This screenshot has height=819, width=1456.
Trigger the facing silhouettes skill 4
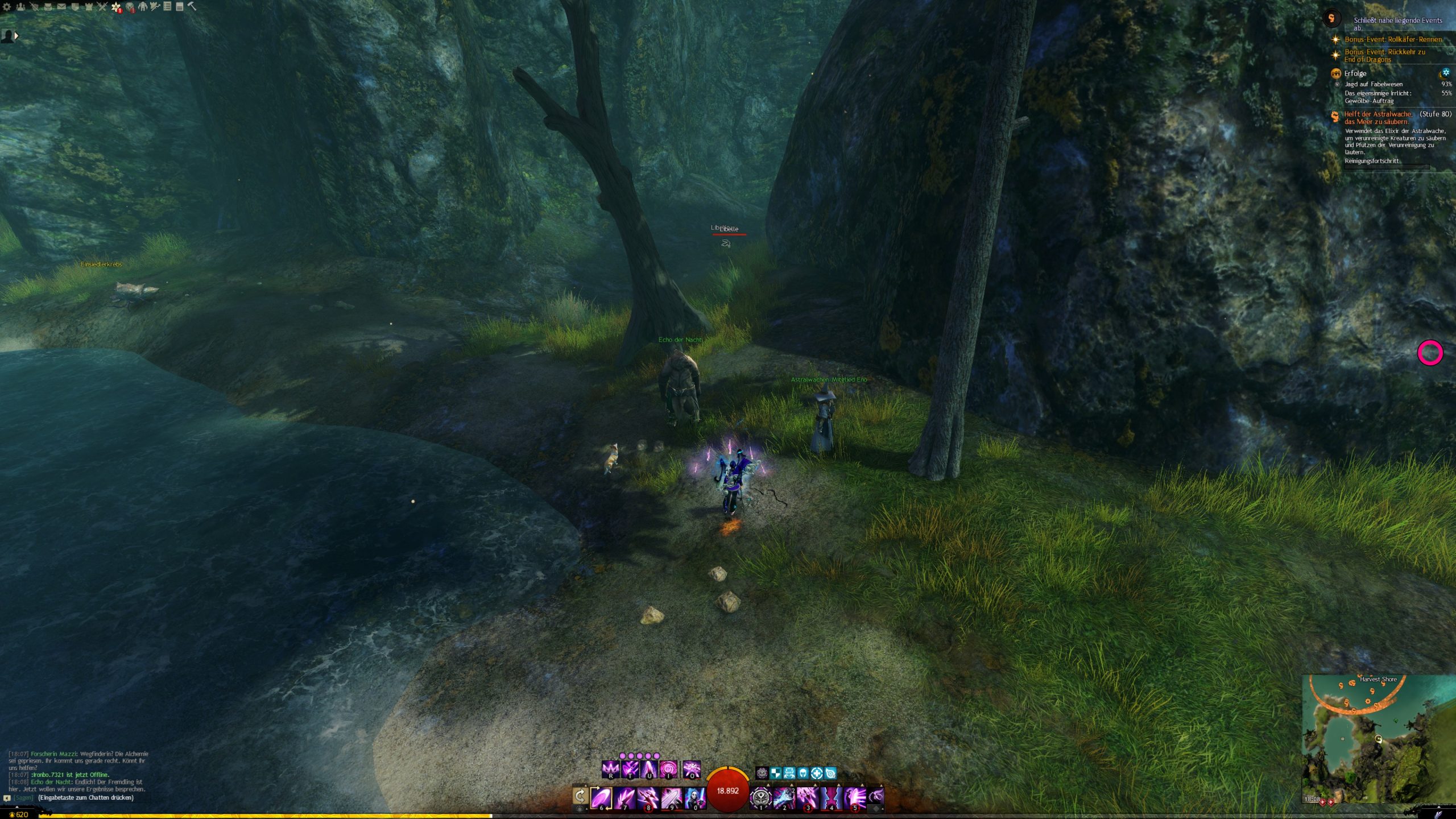[831, 797]
